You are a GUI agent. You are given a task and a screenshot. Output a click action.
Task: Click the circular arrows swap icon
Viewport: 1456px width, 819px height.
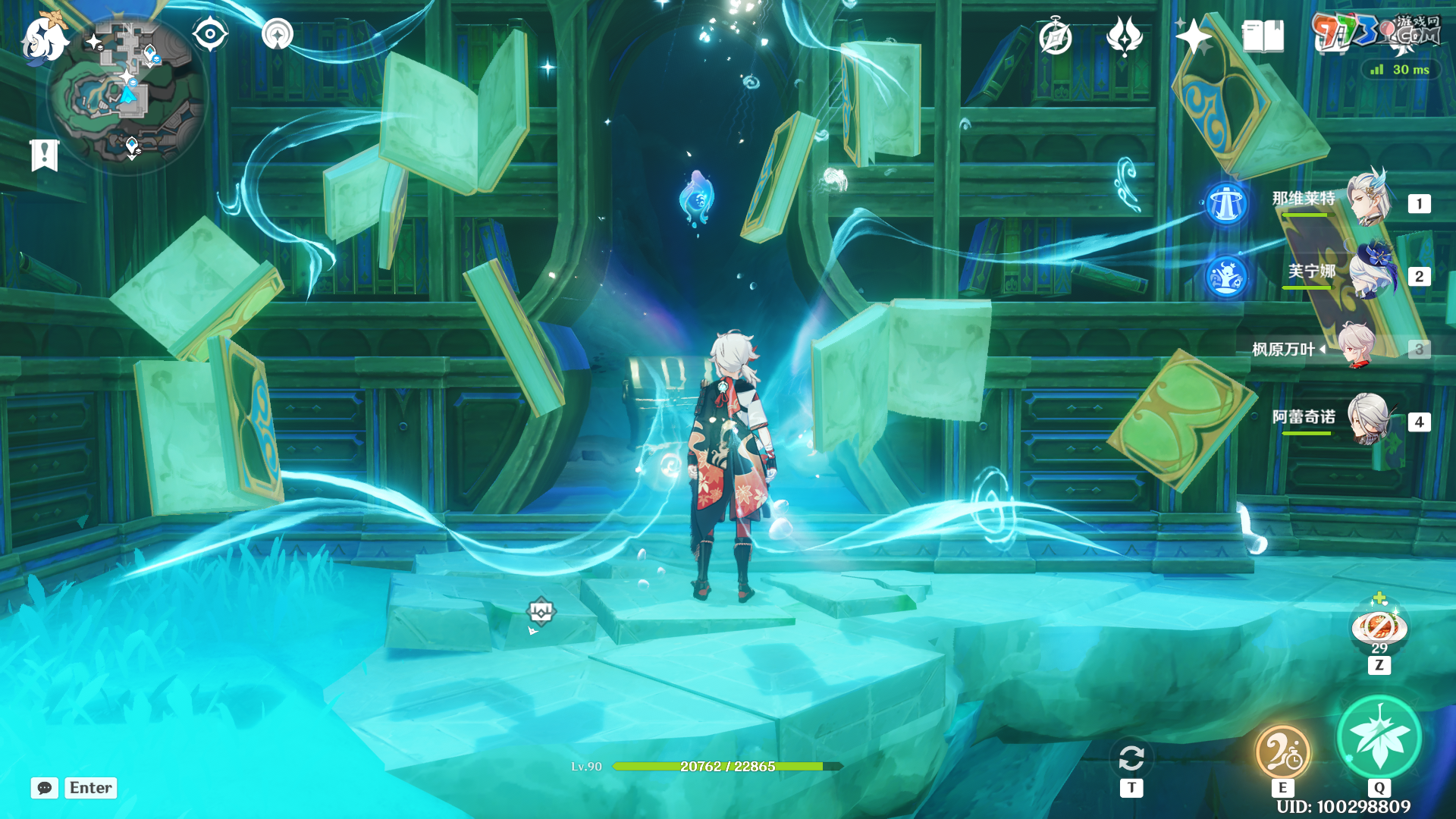click(1131, 758)
